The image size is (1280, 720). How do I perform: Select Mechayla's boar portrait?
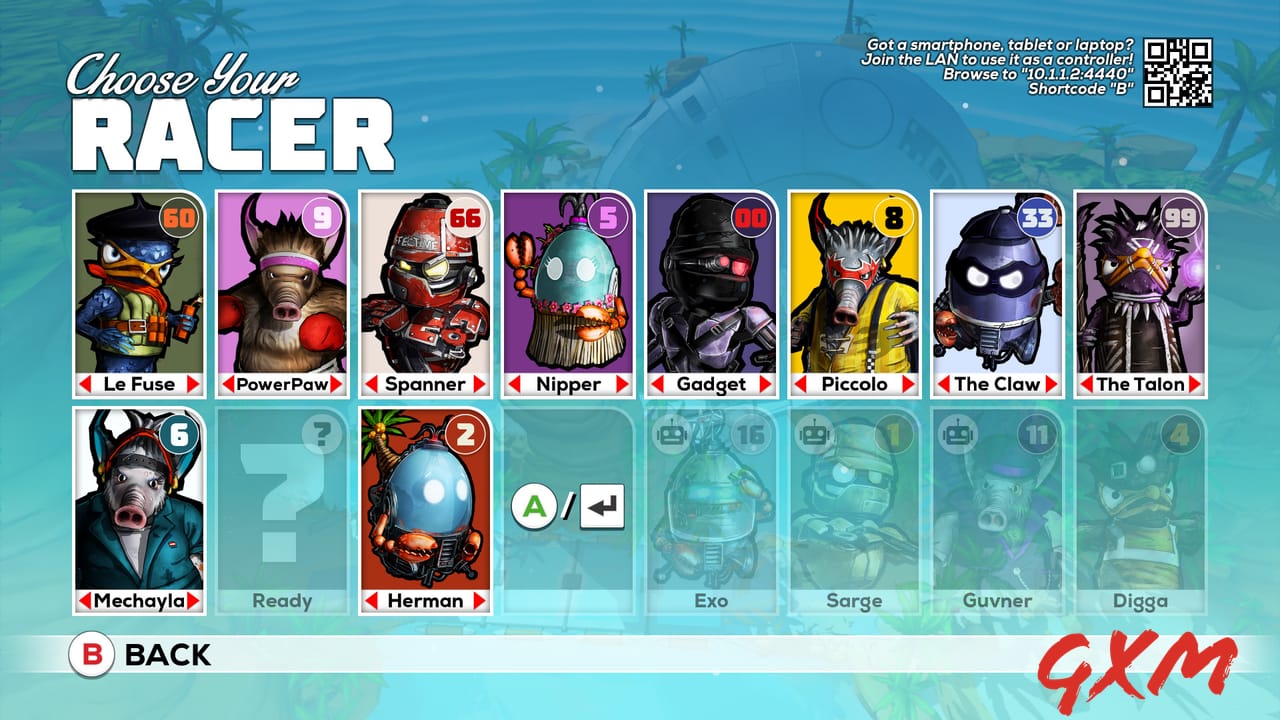[x=136, y=505]
